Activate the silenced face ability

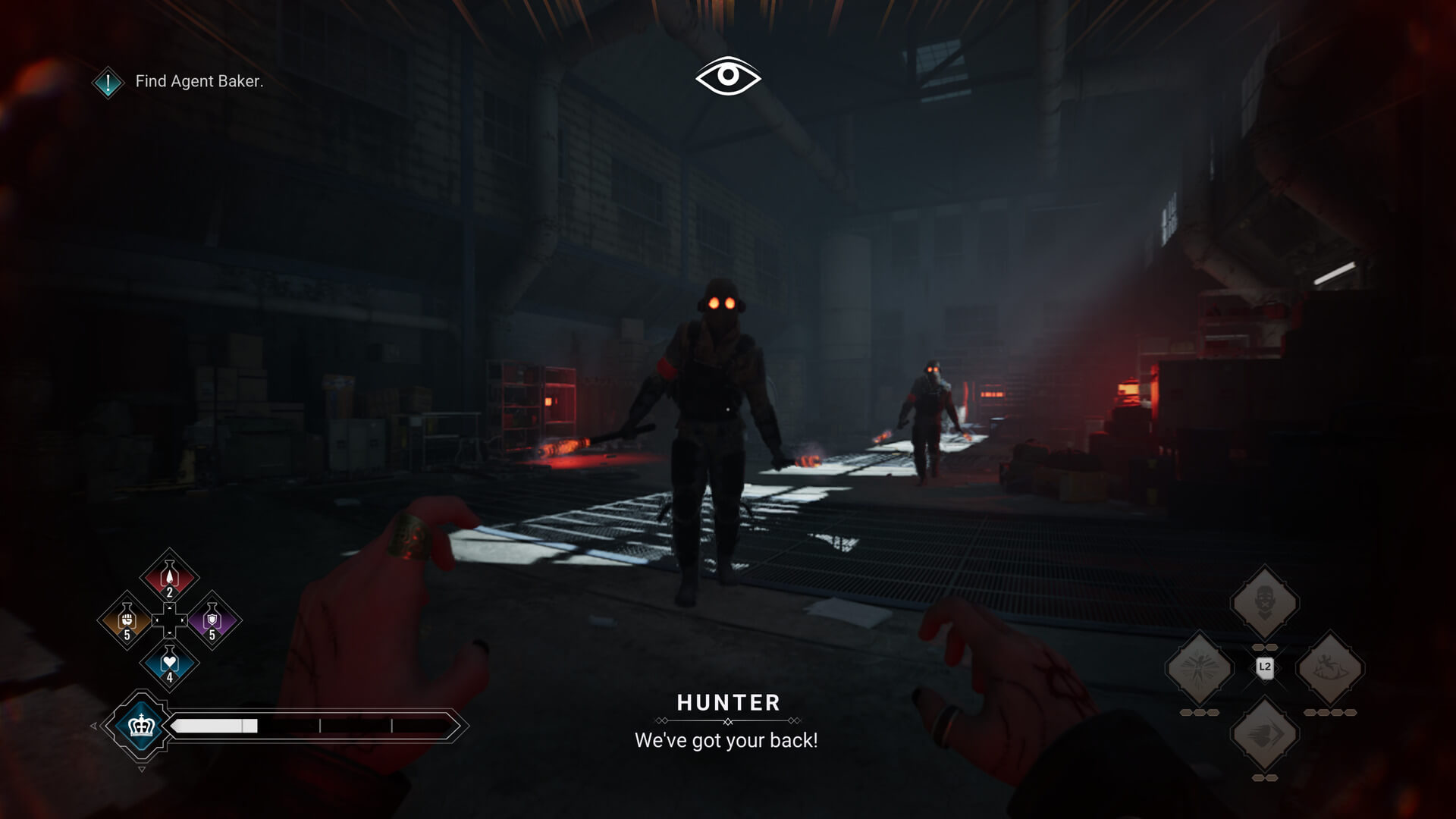1264,603
